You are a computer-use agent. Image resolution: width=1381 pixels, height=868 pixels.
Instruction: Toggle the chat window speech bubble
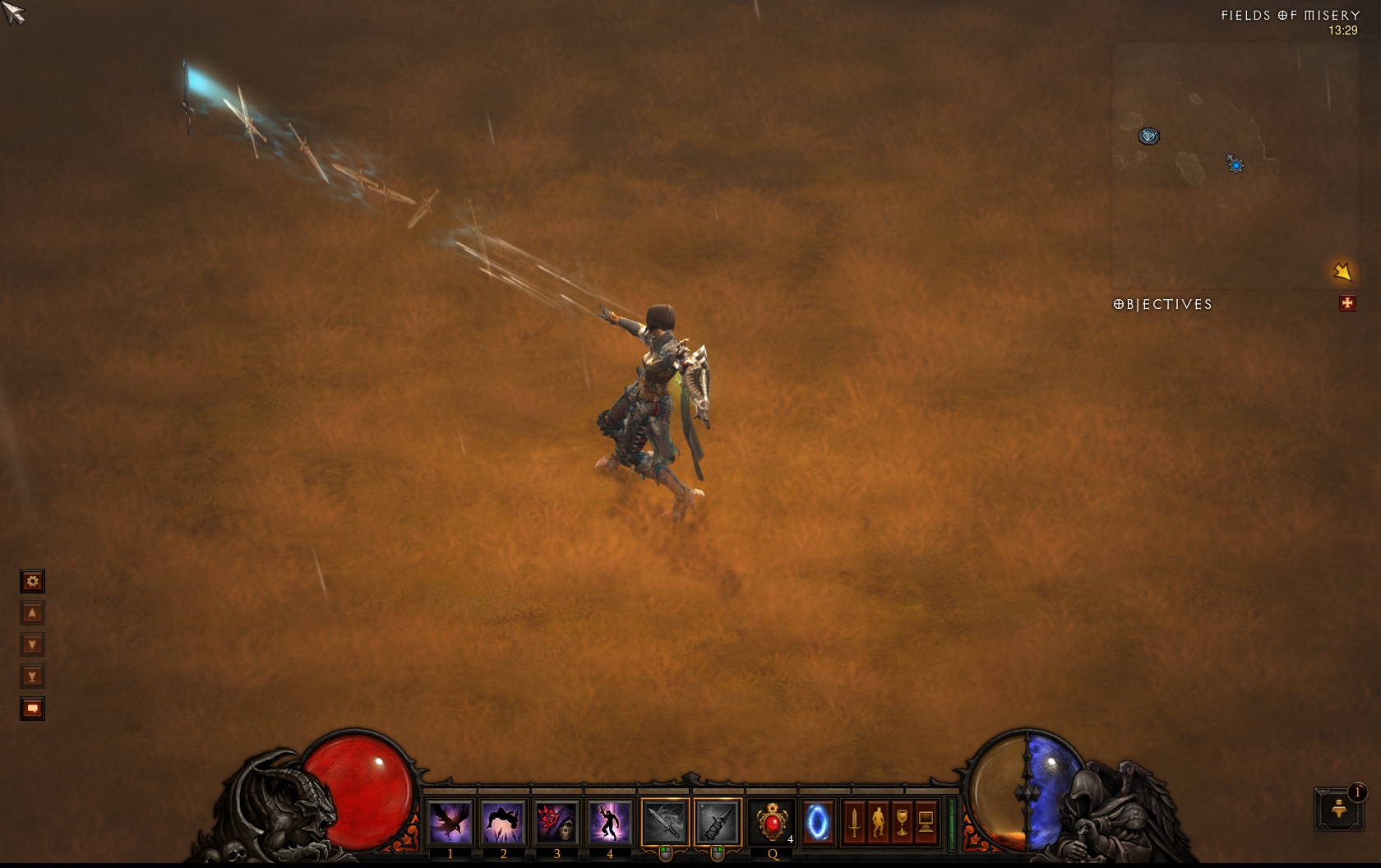coord(32,708)
